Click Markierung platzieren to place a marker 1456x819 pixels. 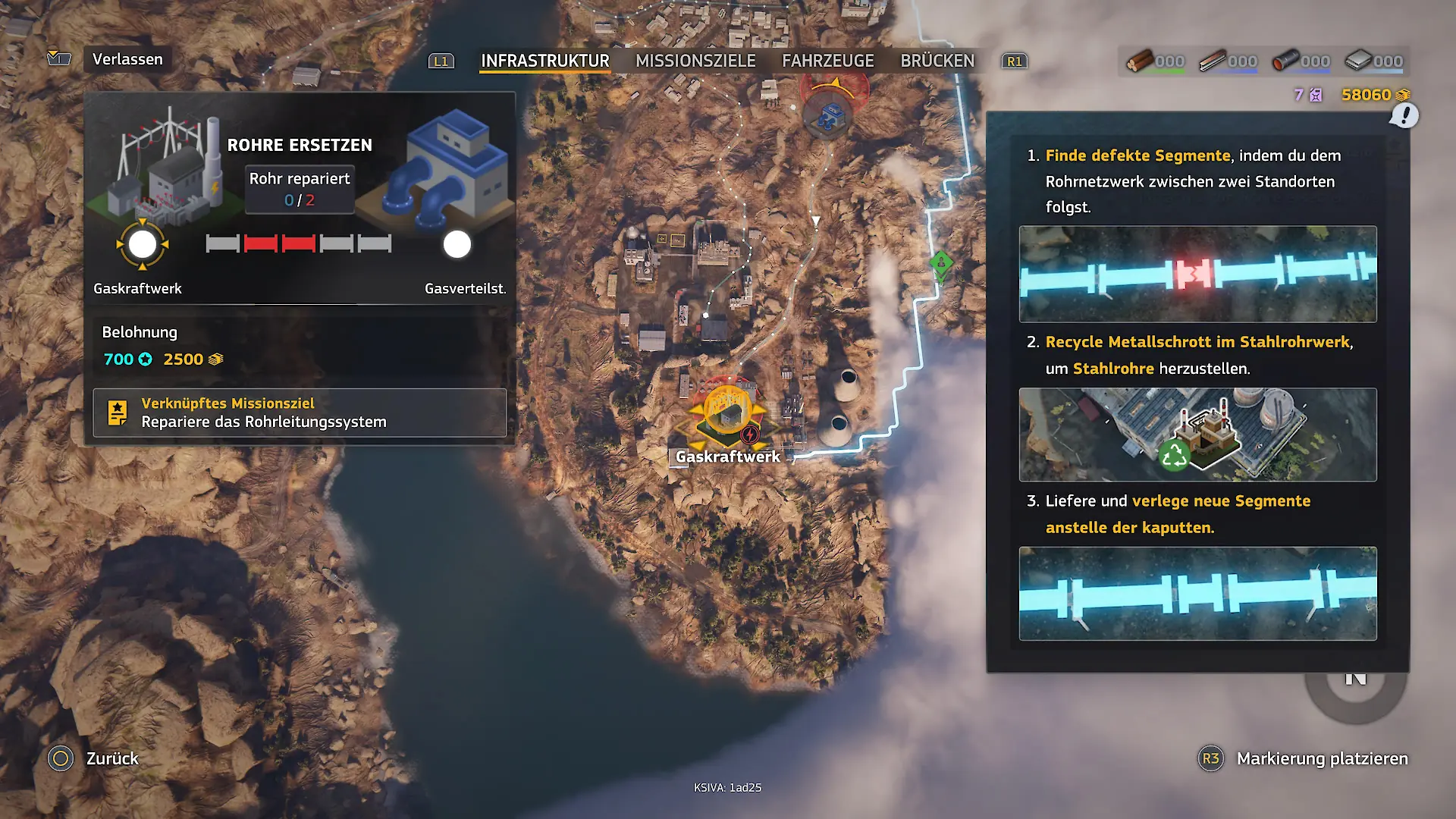(x=1321, y=758)
